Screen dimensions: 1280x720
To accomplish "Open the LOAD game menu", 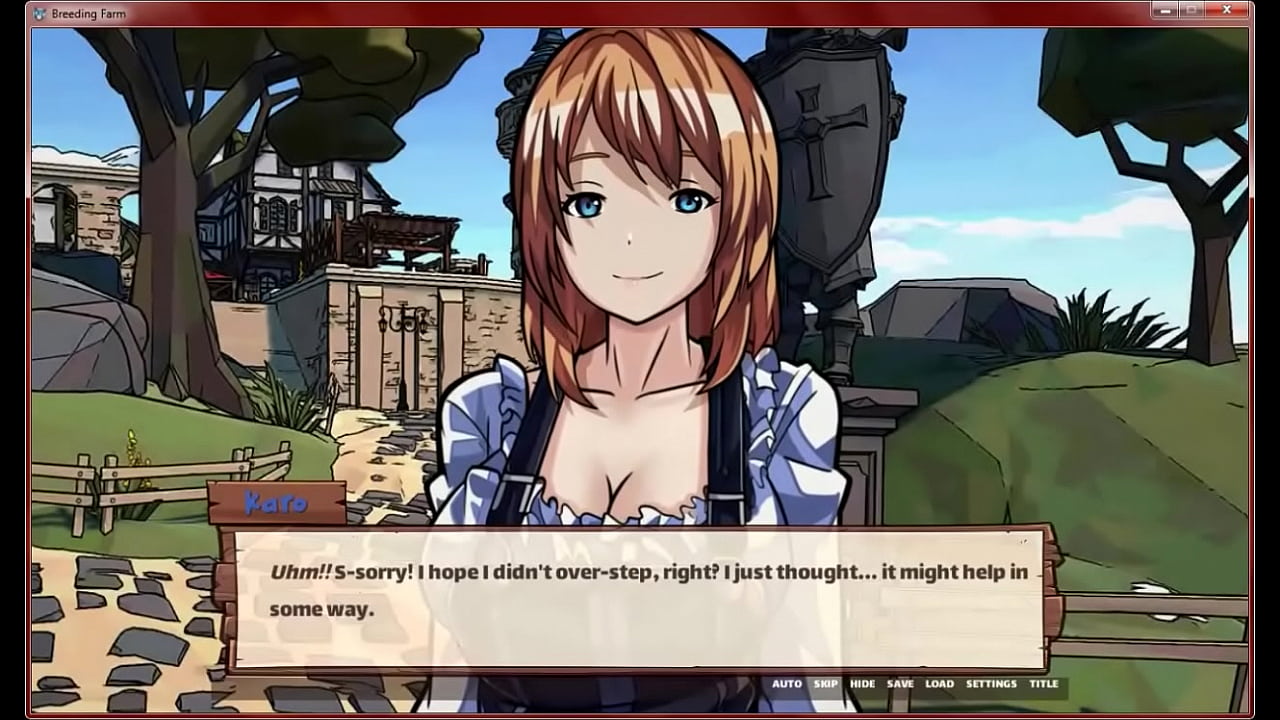I will click(939, 684).
